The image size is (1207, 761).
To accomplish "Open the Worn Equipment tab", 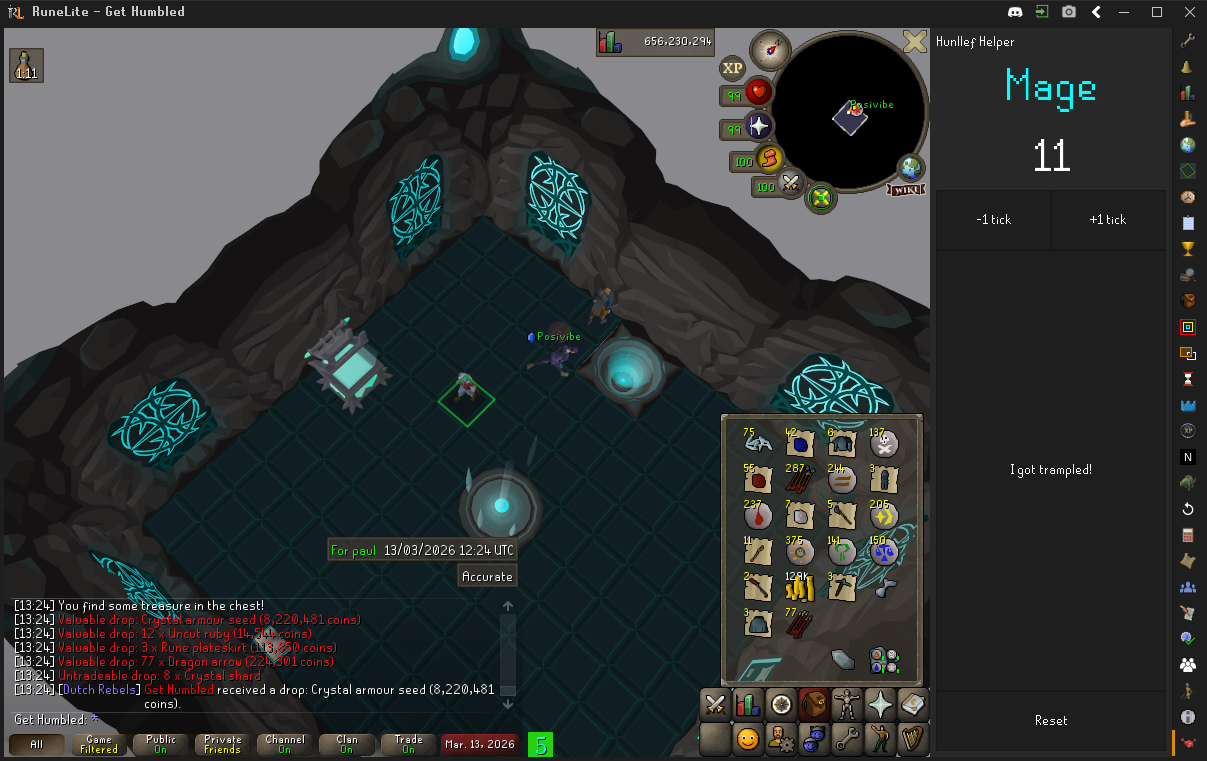I will tap(846, 704).
